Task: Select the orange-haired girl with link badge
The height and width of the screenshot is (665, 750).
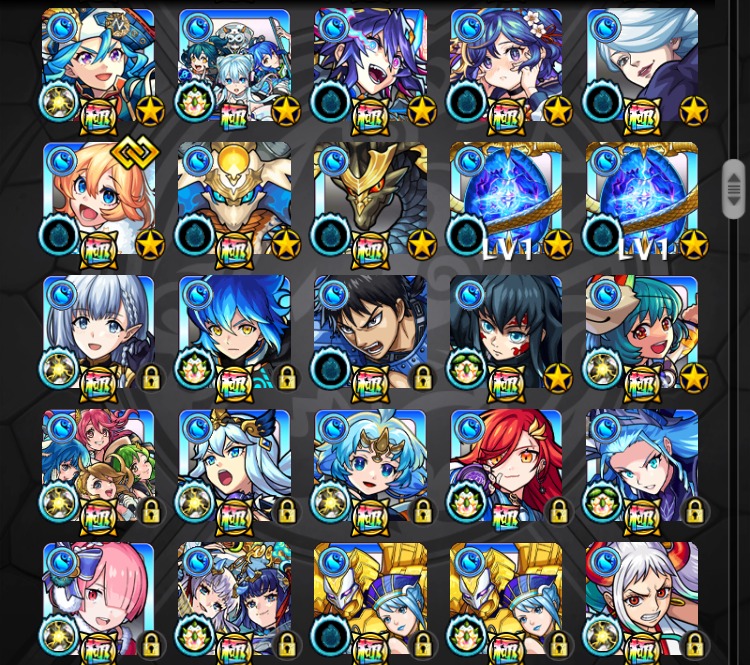Action: [x=98, y=198]
